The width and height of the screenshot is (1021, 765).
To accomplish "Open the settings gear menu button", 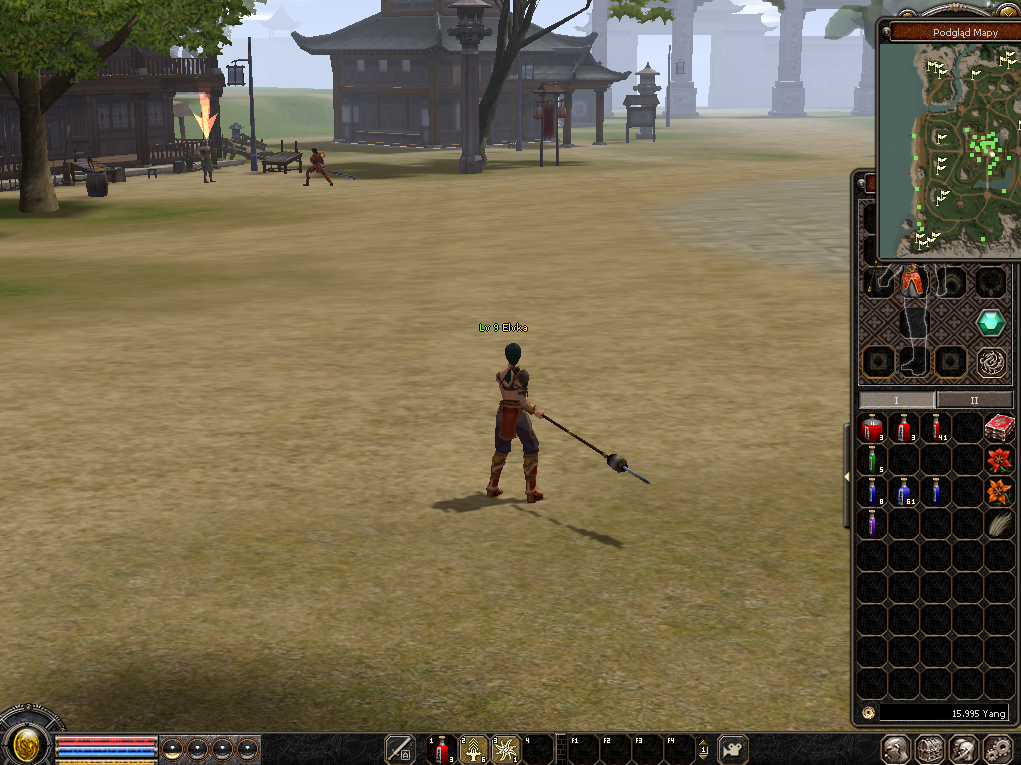I will point(999,749).
